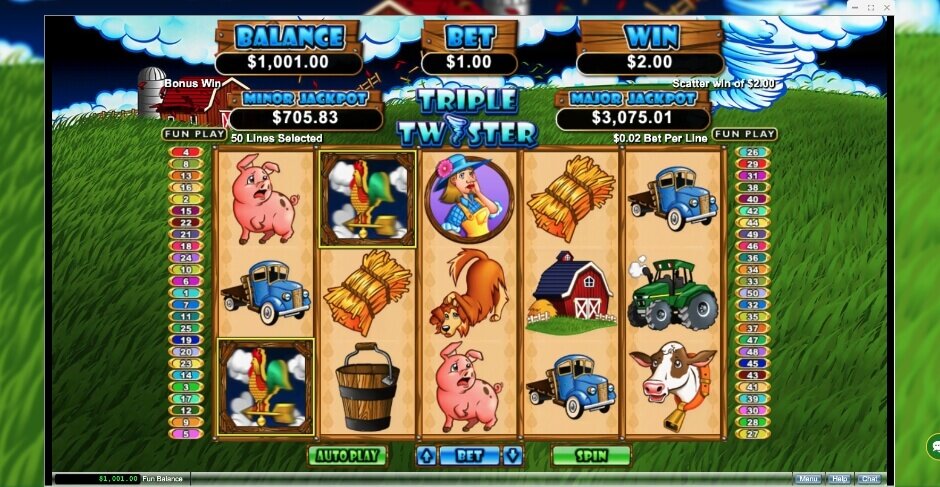
Task: Select payline number 4 indicator
Action: [187, 153]
